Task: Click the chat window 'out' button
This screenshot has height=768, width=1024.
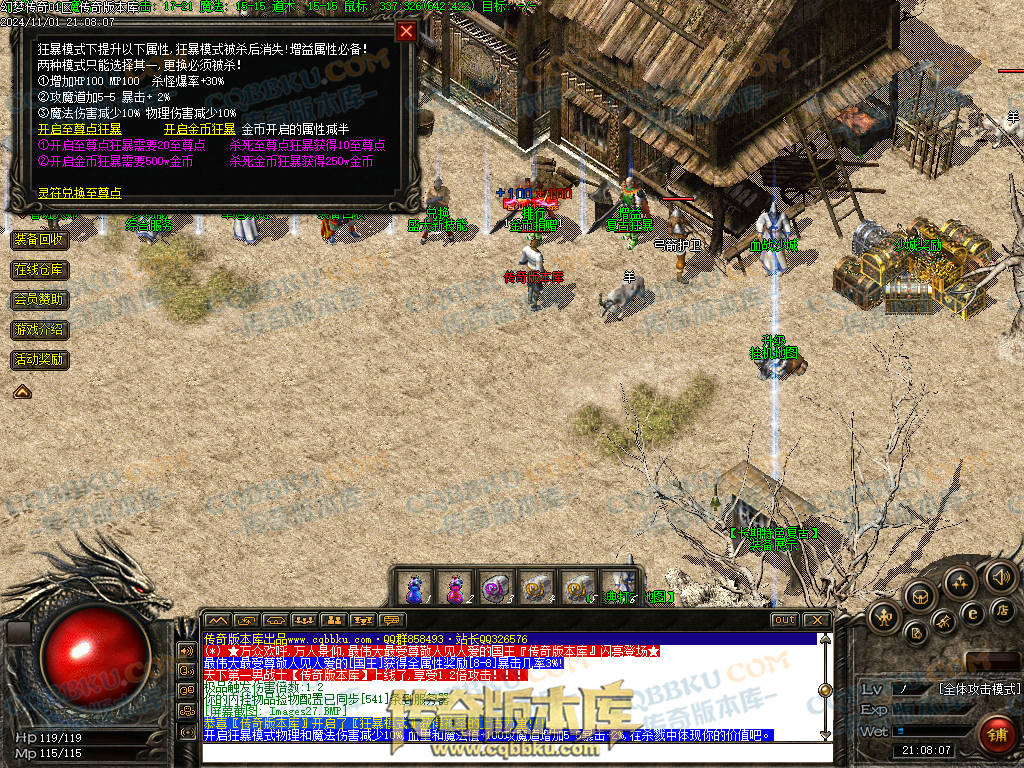Action: [x=785, y=620]
